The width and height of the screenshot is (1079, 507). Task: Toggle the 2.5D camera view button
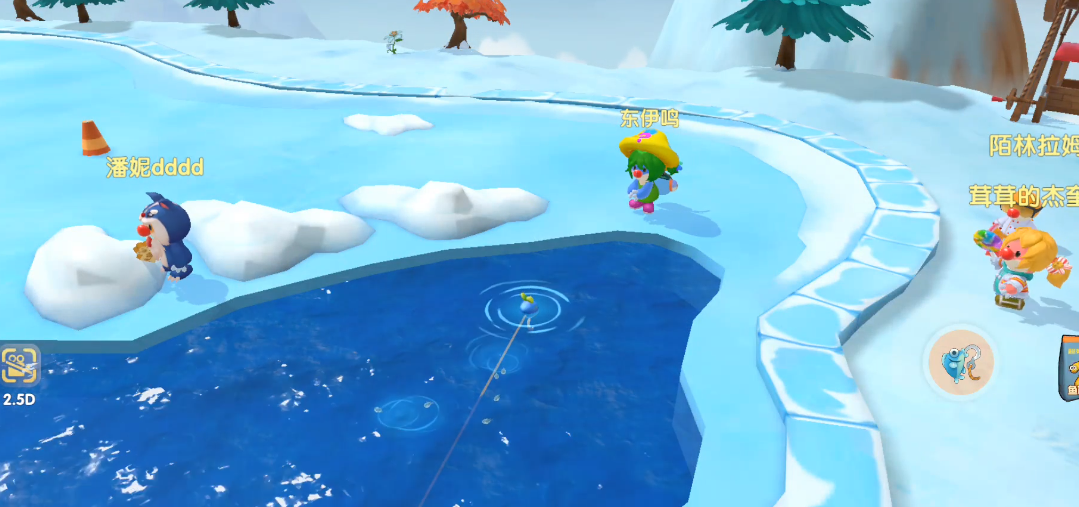pyautogui.click(x=18, y=368)
